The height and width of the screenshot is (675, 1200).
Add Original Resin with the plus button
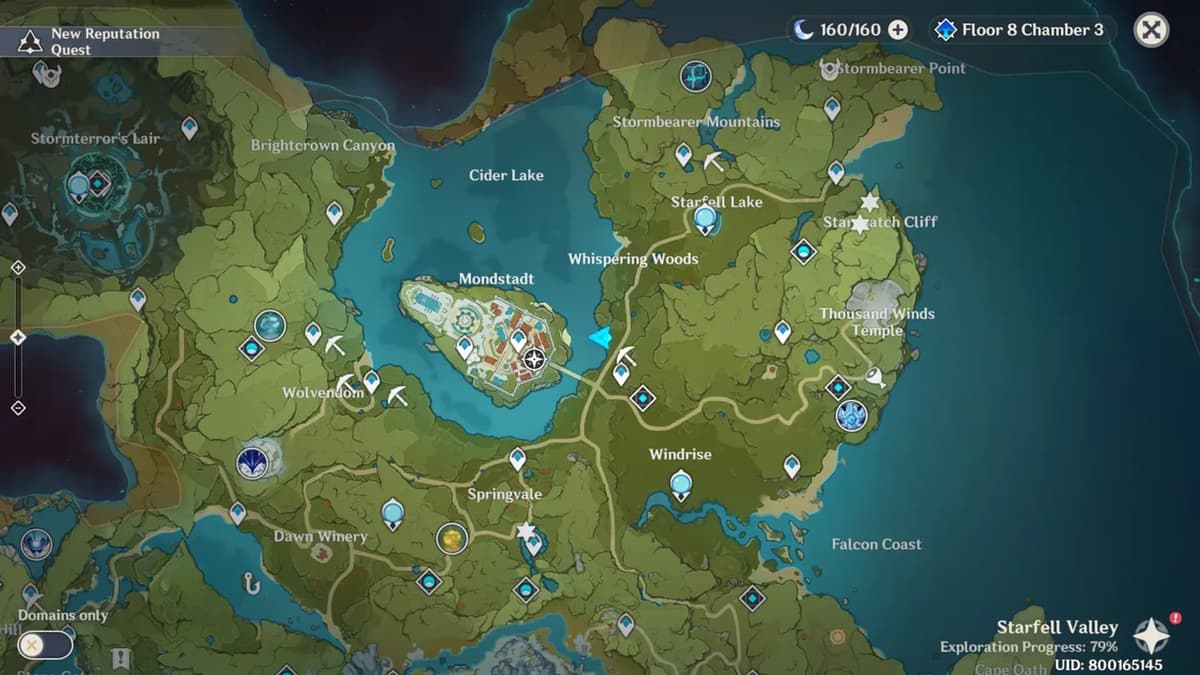pos(898,30)
